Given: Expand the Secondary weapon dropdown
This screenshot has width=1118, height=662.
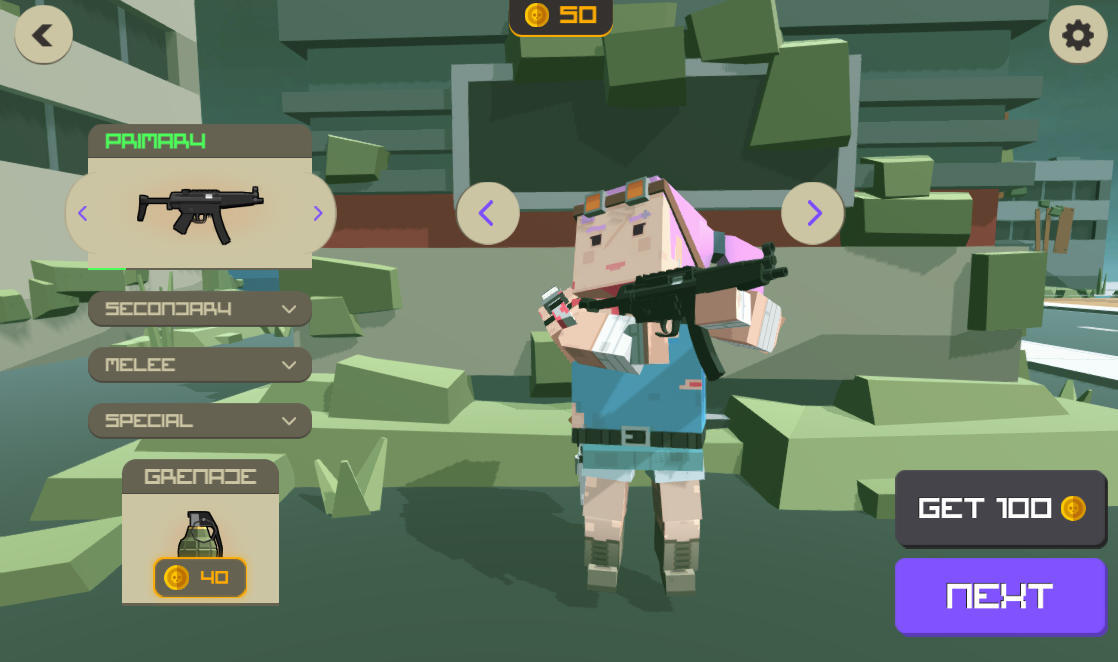Looking at the screenshot, I should 200,309.
